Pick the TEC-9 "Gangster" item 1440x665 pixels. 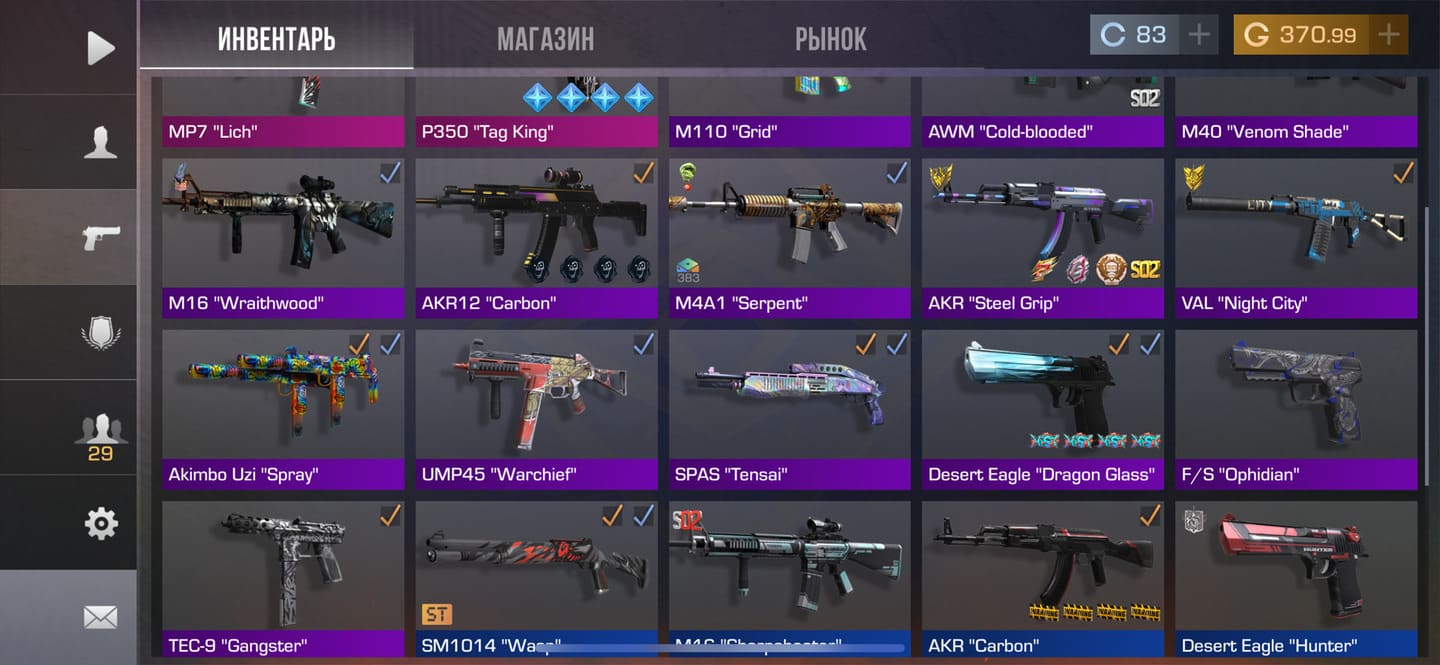coord(283,578)
